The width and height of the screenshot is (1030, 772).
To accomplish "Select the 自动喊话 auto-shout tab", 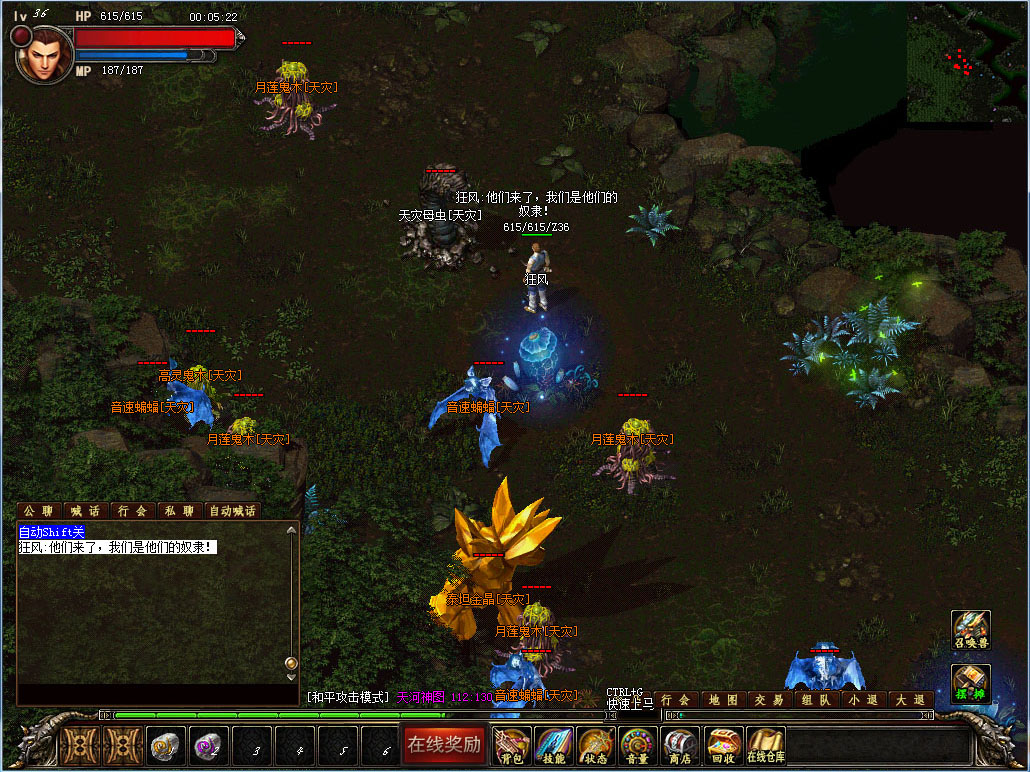I will pos(232,511).
